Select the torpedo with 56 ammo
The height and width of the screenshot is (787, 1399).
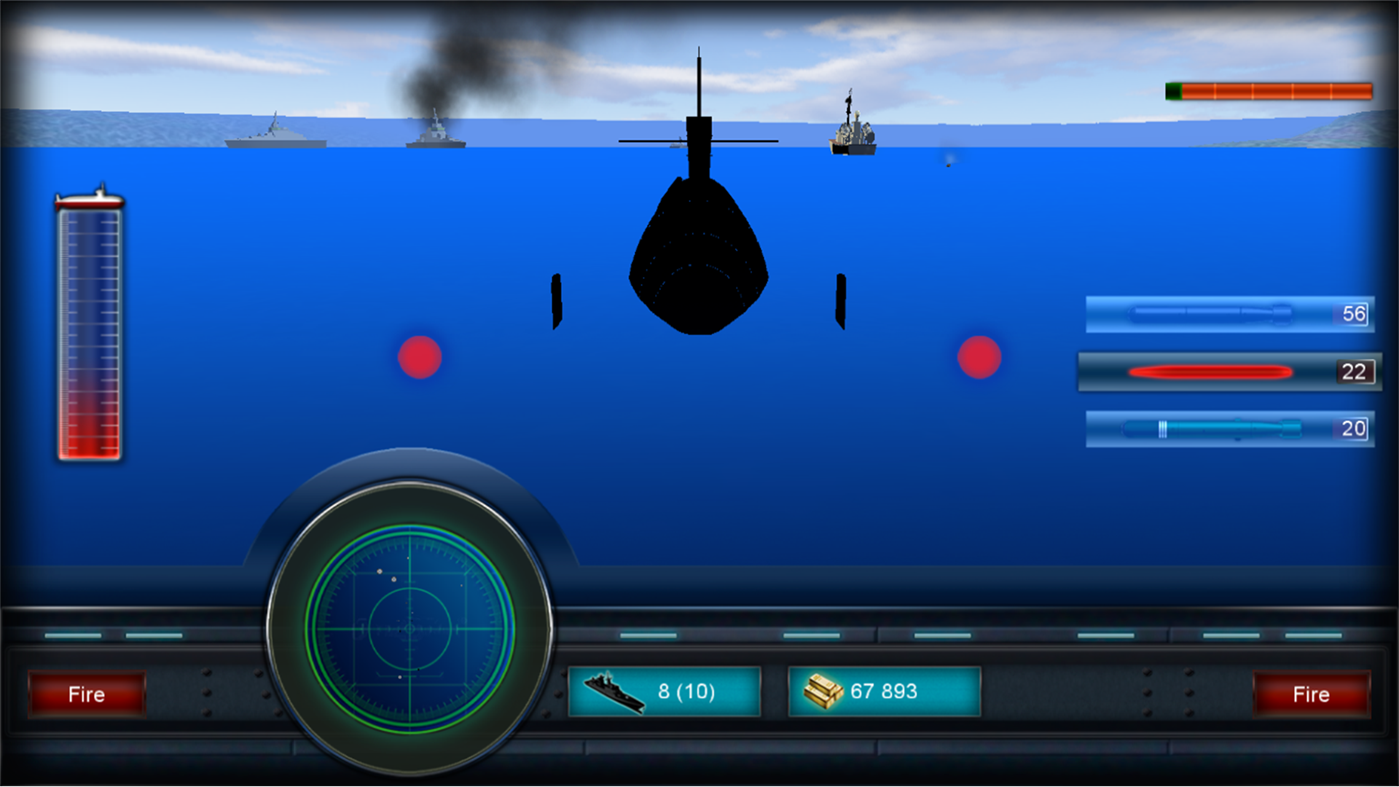(x=1228, y=313)
